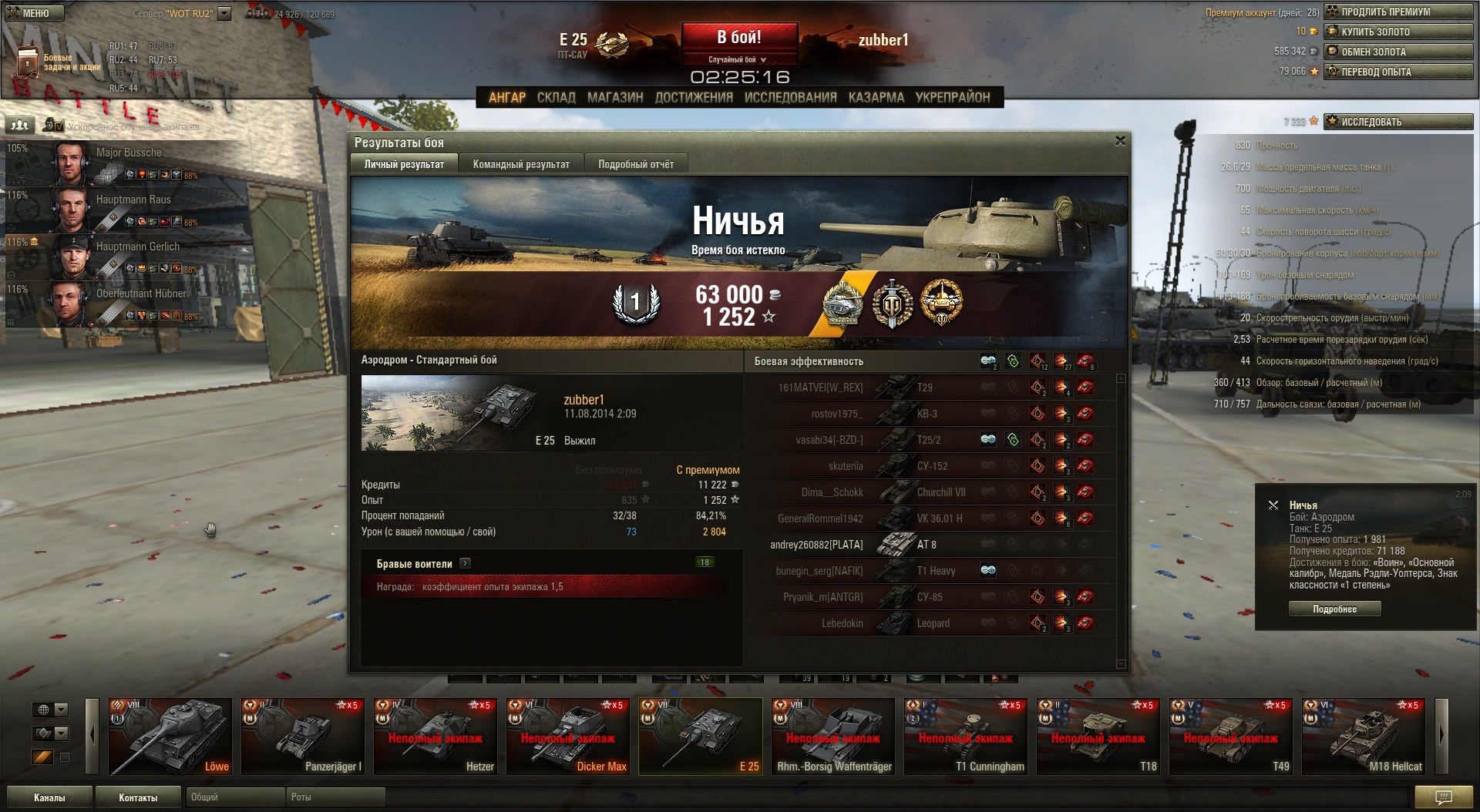Open ПЕРЕВОД ОПЫТА experience conversion
1480x812 pixels.
[1398, 72]
